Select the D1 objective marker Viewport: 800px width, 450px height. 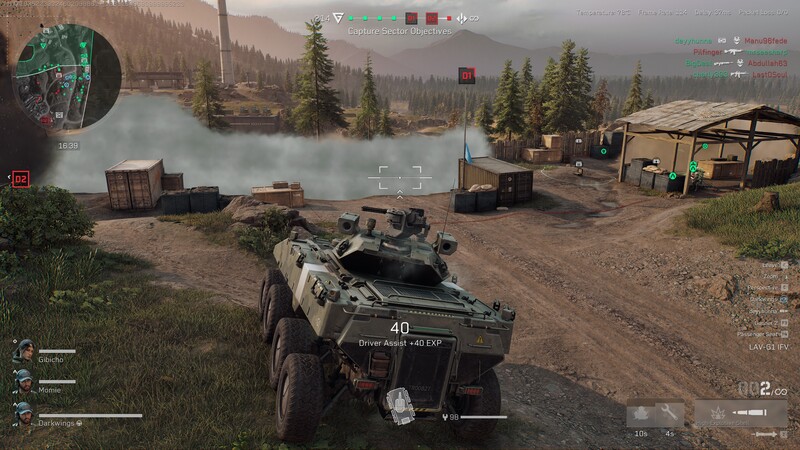point(466,75)
